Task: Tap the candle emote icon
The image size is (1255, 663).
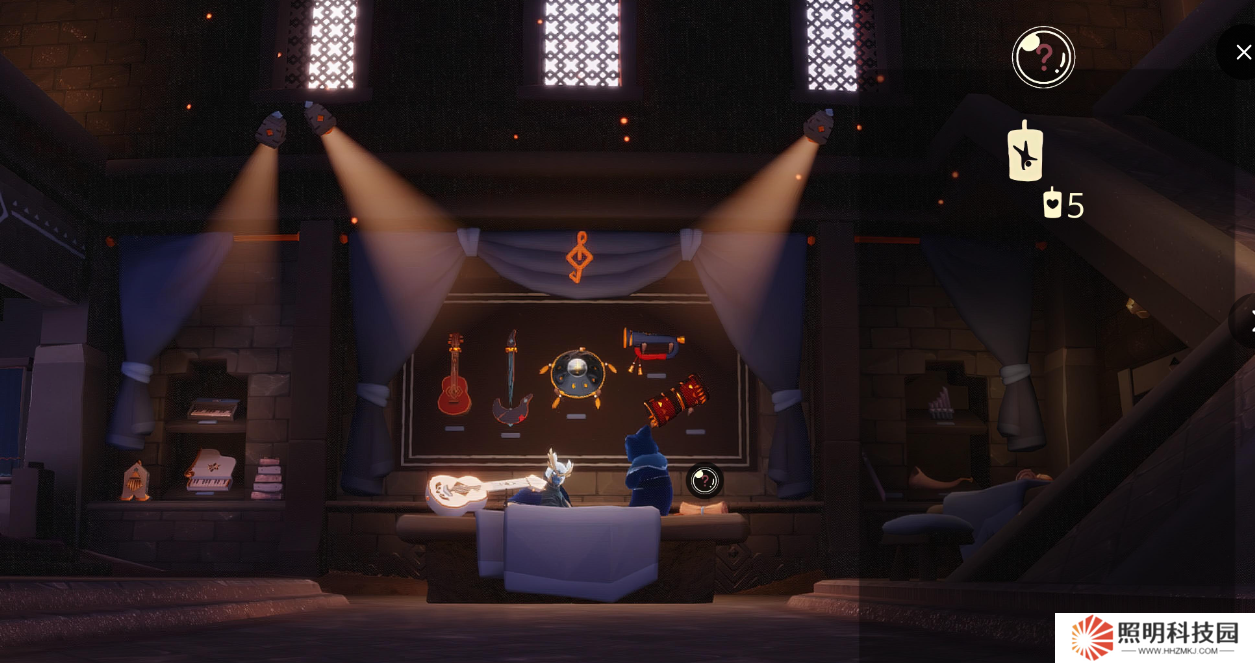Action: tap(1025, 153)
